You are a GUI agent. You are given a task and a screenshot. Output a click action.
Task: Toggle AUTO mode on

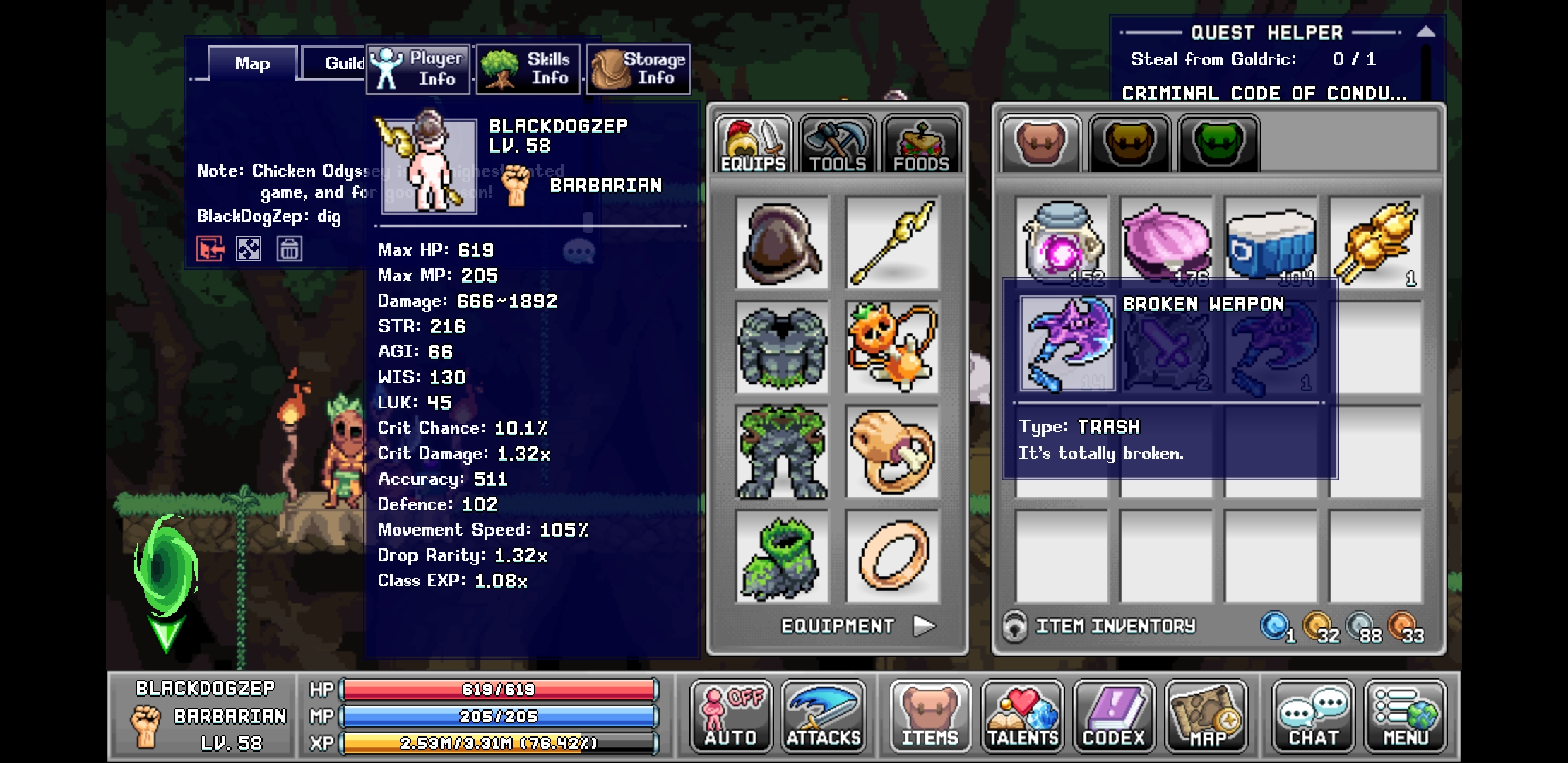click(731, 717)
